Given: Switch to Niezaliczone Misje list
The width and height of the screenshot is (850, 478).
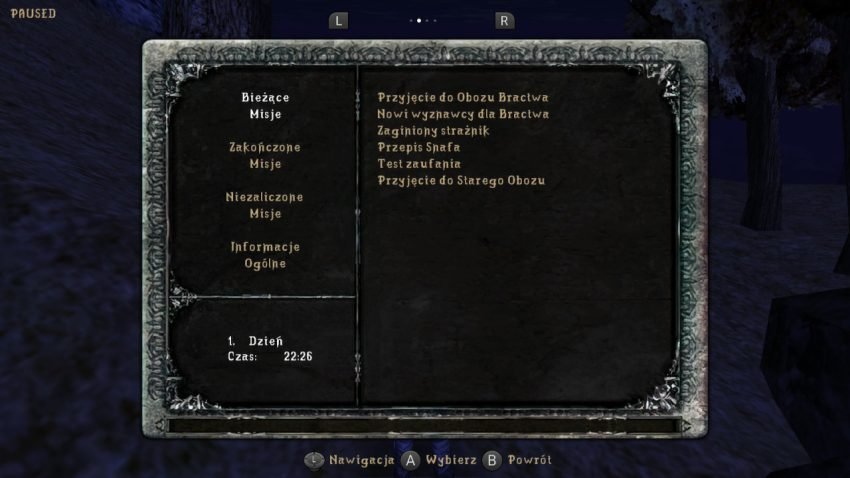Looking at the screenshot, I should pos(265,205).
